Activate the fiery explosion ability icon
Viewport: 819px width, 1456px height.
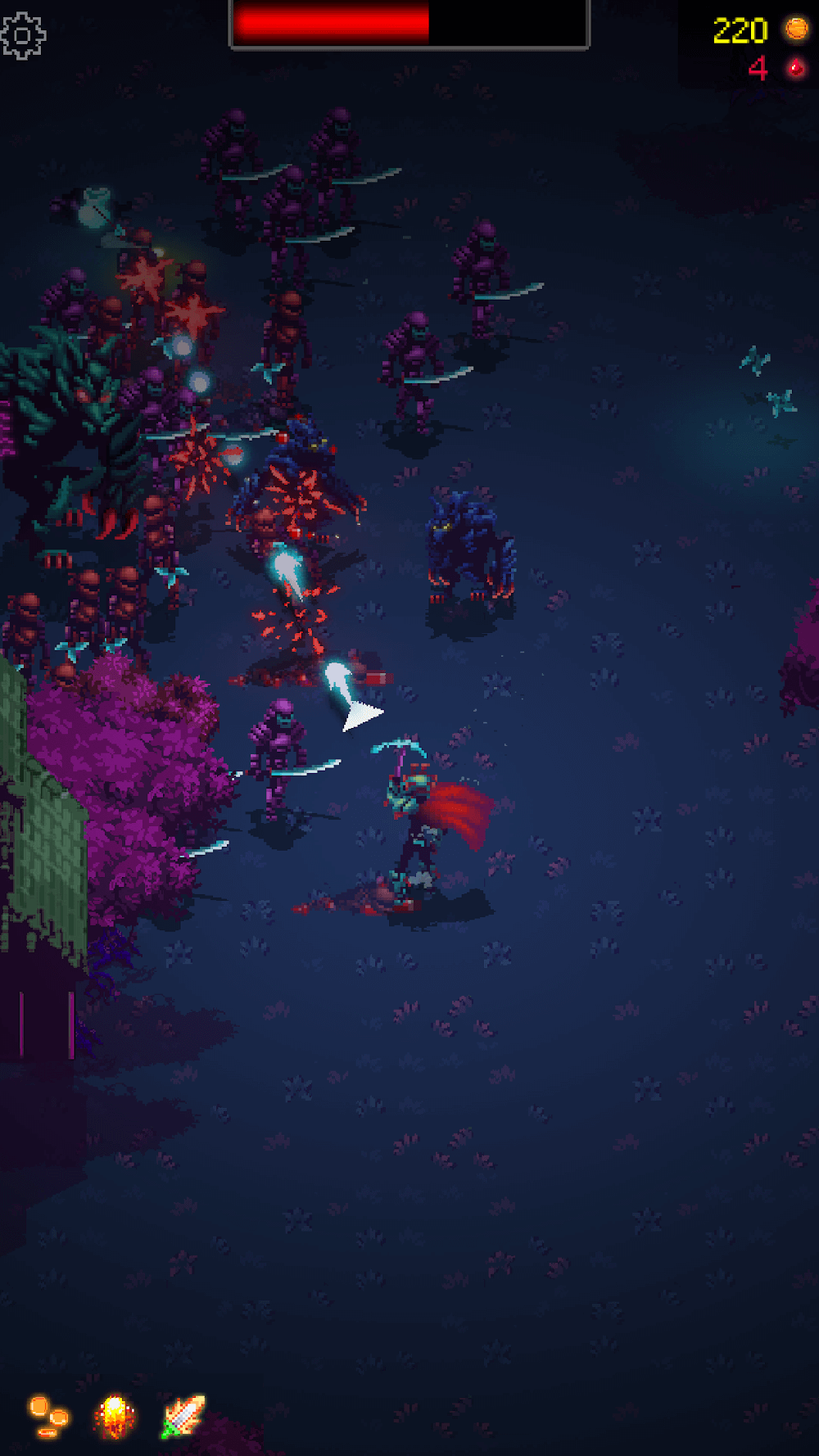click(115, 1417)
